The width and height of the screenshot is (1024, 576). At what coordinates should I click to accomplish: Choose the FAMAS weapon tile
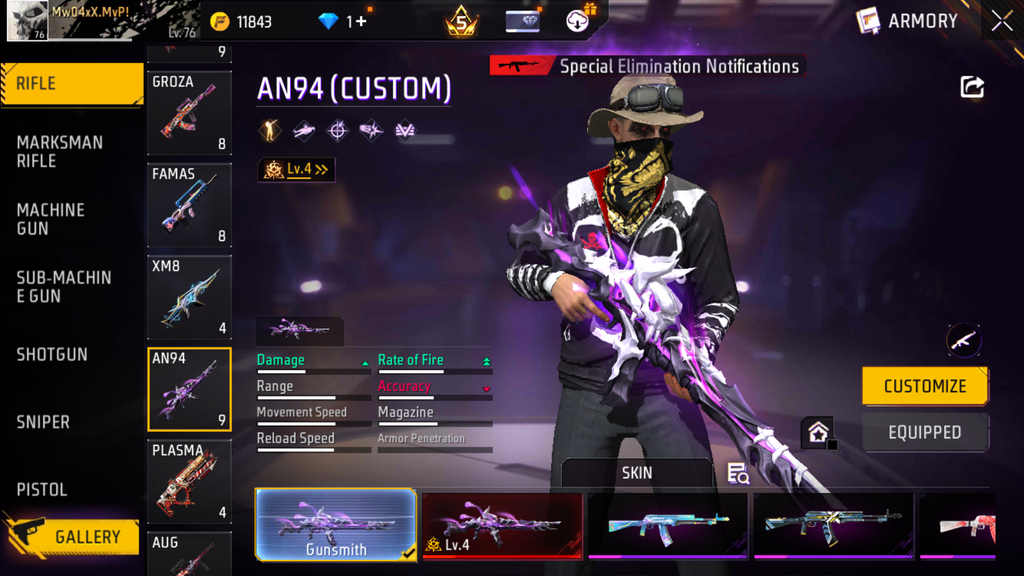click(189, 204)
